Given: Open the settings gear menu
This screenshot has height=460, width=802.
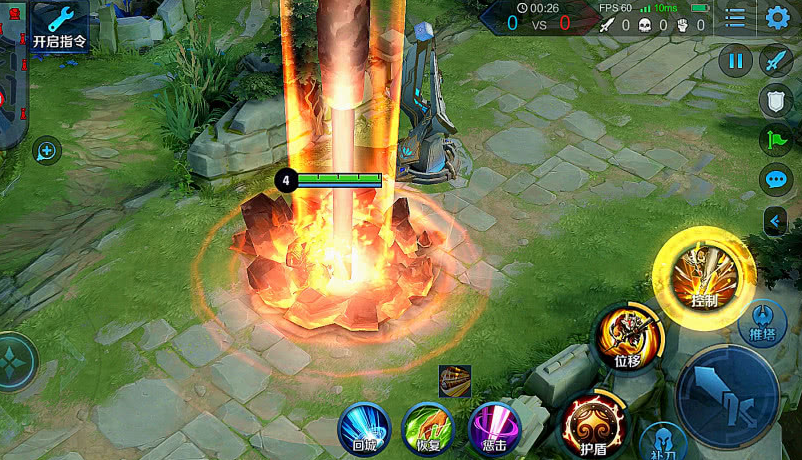Looking at the screenshot, I should tap(777, 18).
